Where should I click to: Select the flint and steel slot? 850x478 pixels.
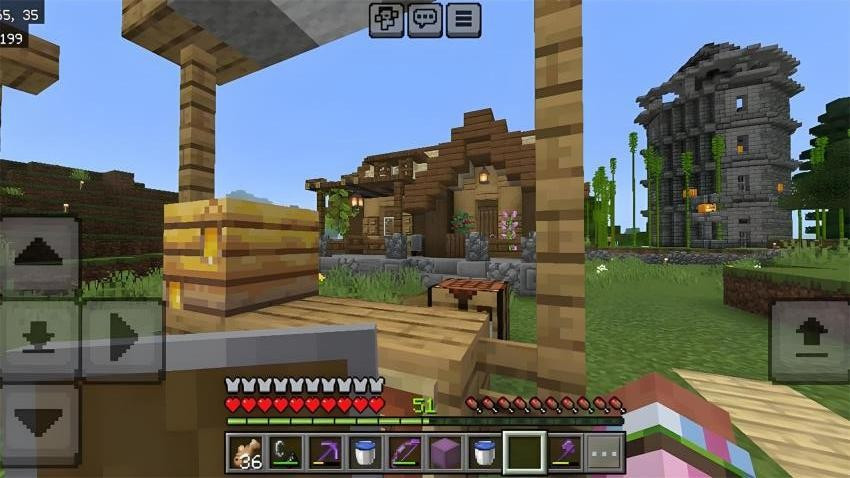tap(285, 453)
